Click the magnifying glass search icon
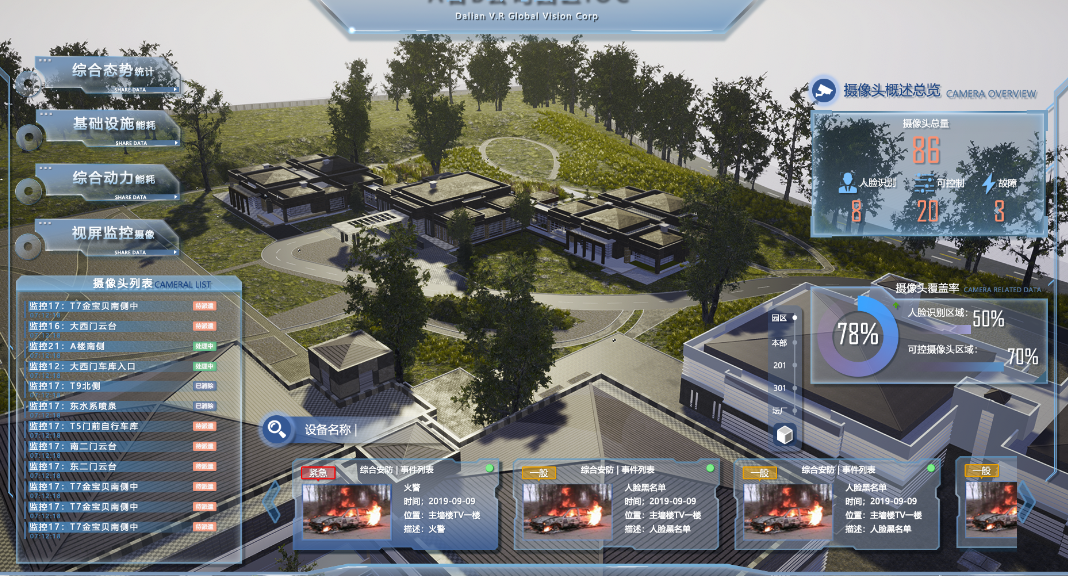Screen dimensions: 1068x576 click(275, 430)
